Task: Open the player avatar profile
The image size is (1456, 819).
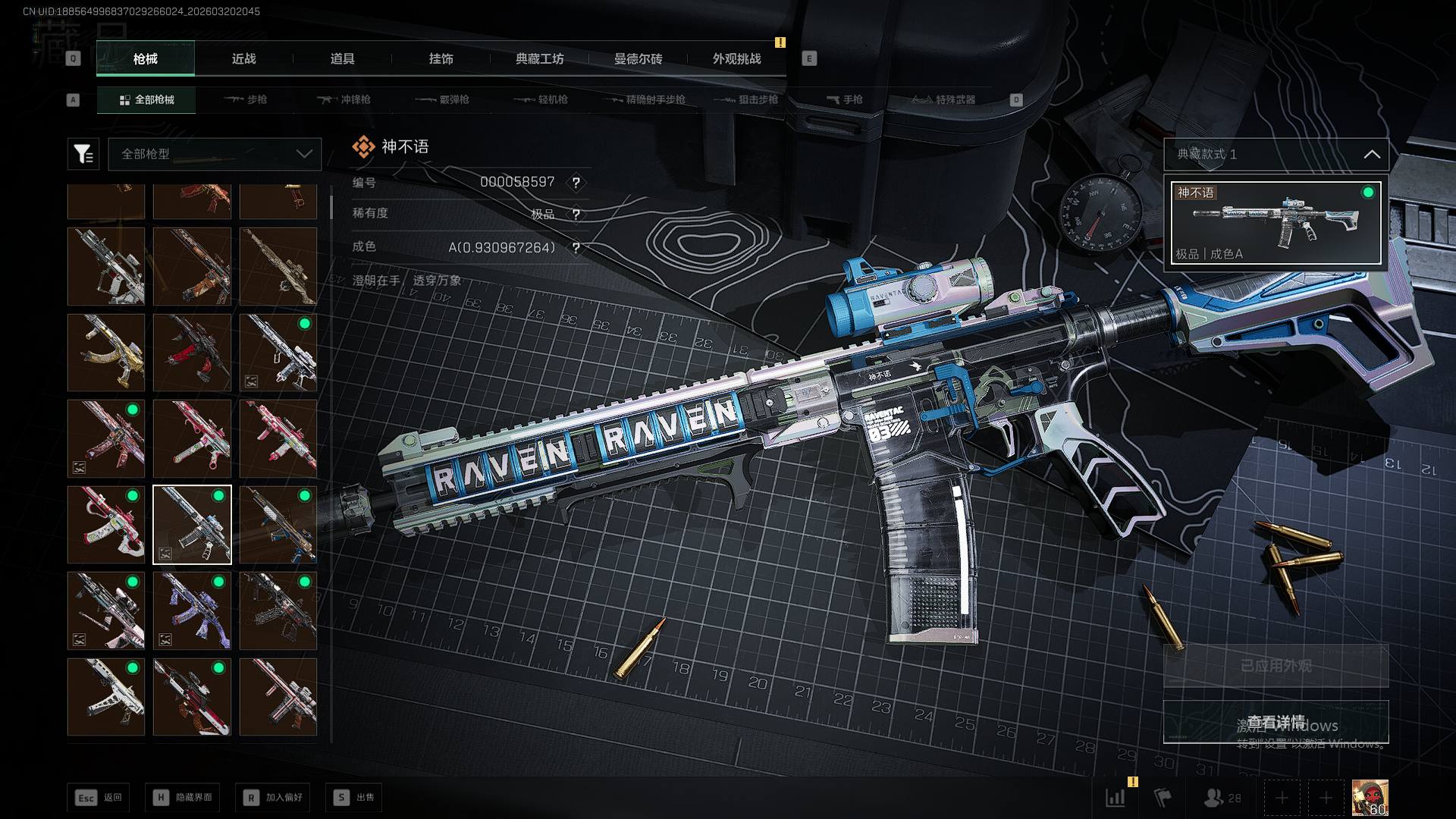Action: pyautogui.click(x=1370, y=798)
